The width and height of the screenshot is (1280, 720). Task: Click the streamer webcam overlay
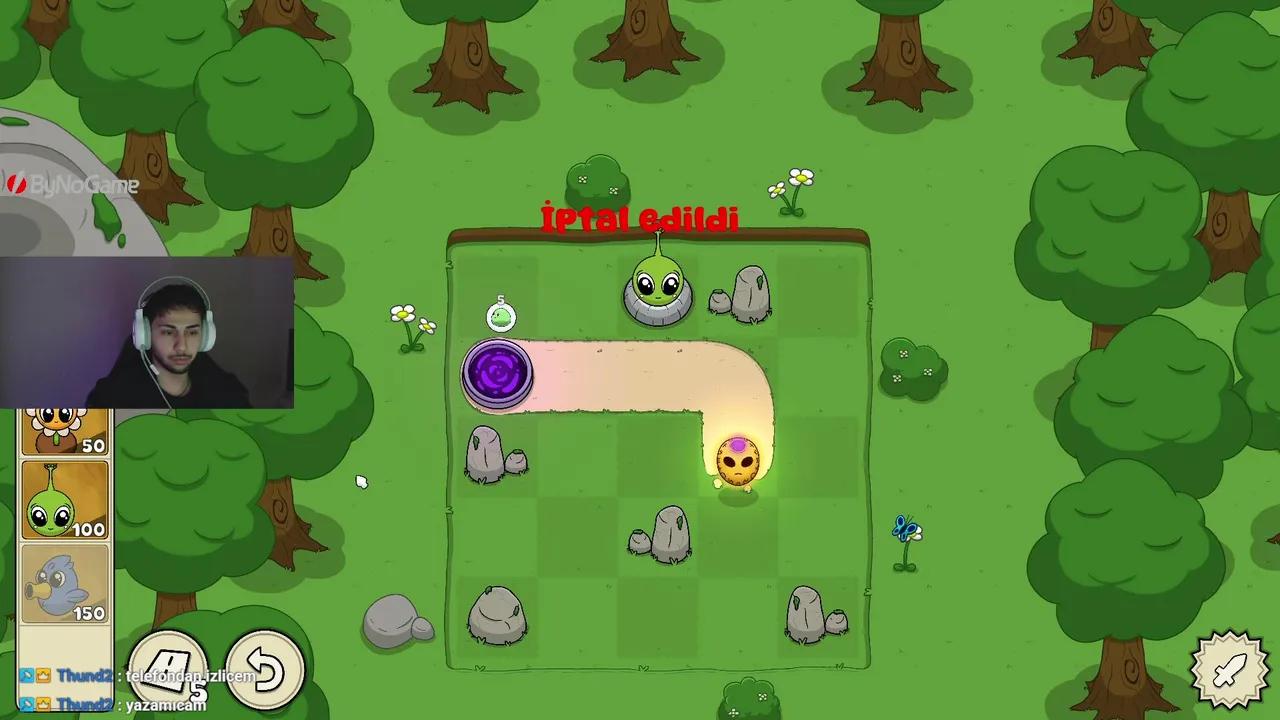[x=148, y=332]
